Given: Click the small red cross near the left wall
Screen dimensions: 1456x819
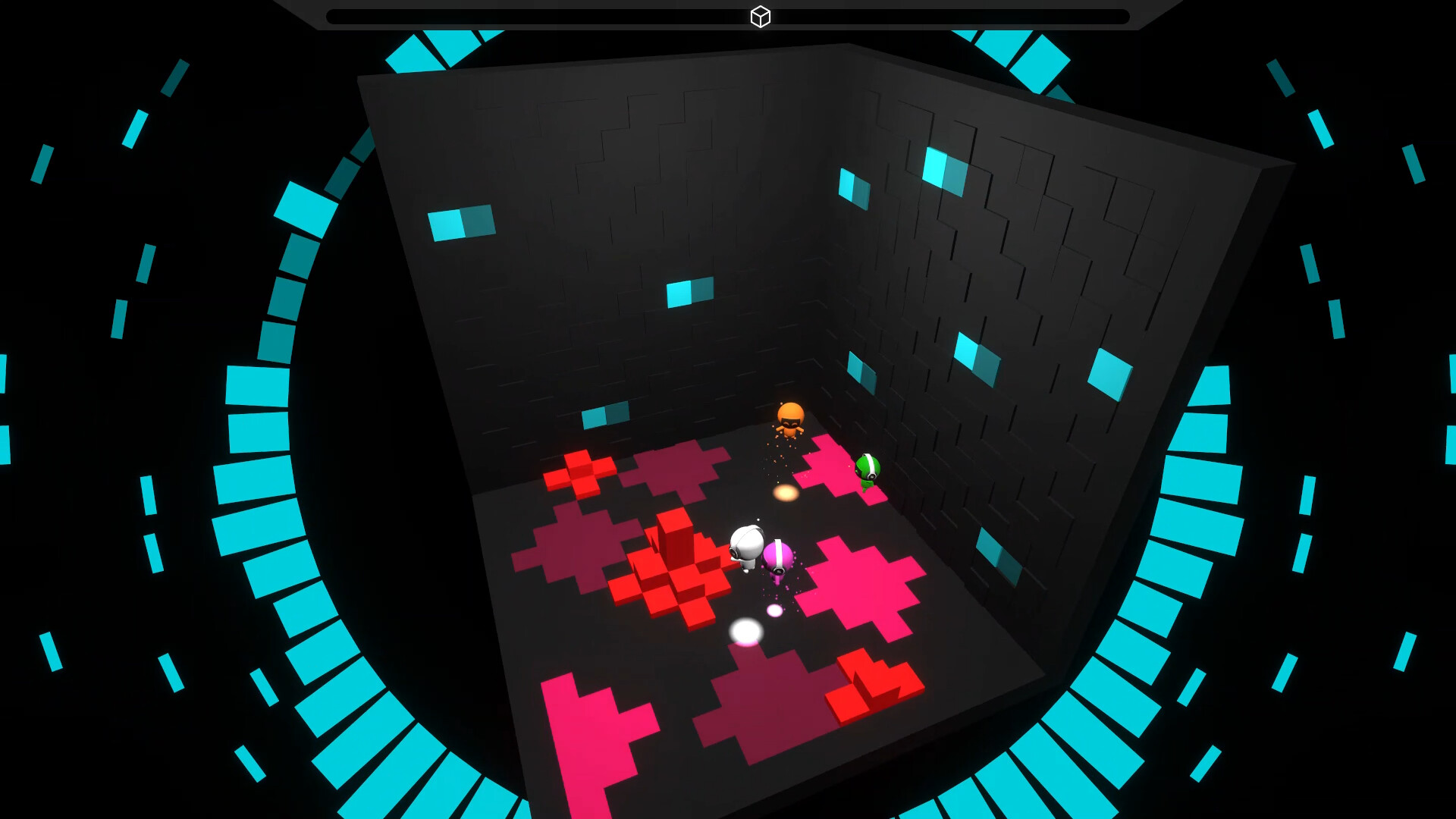Looking at the screenshot, I should coord(582,474).
